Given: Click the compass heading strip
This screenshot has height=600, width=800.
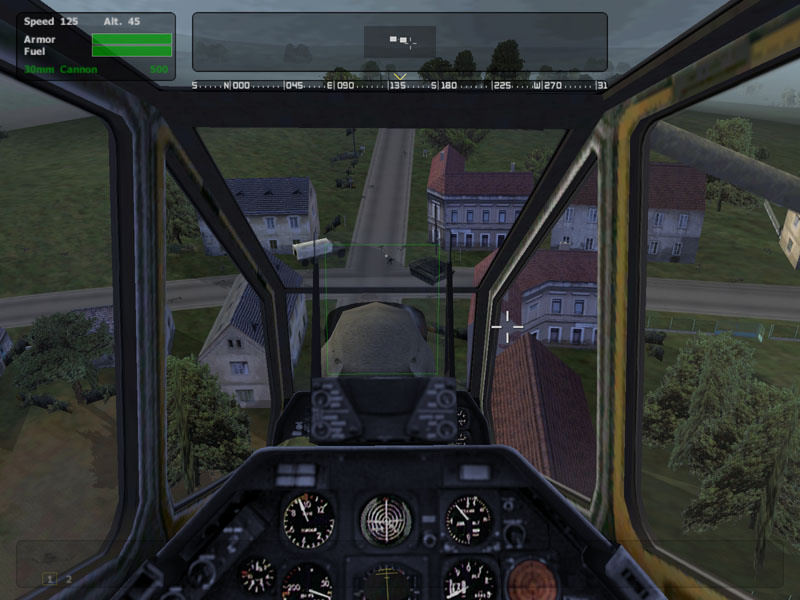Looking at the screenshot, I should 400,86.
